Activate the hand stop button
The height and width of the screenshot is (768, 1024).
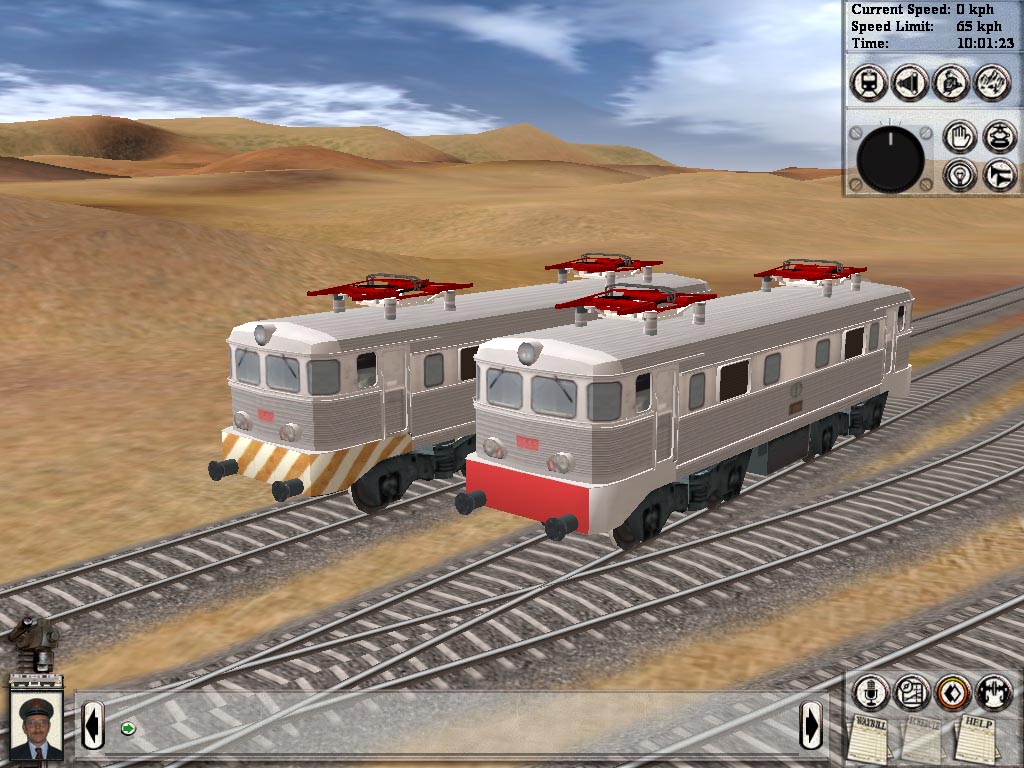coord(960,137)
